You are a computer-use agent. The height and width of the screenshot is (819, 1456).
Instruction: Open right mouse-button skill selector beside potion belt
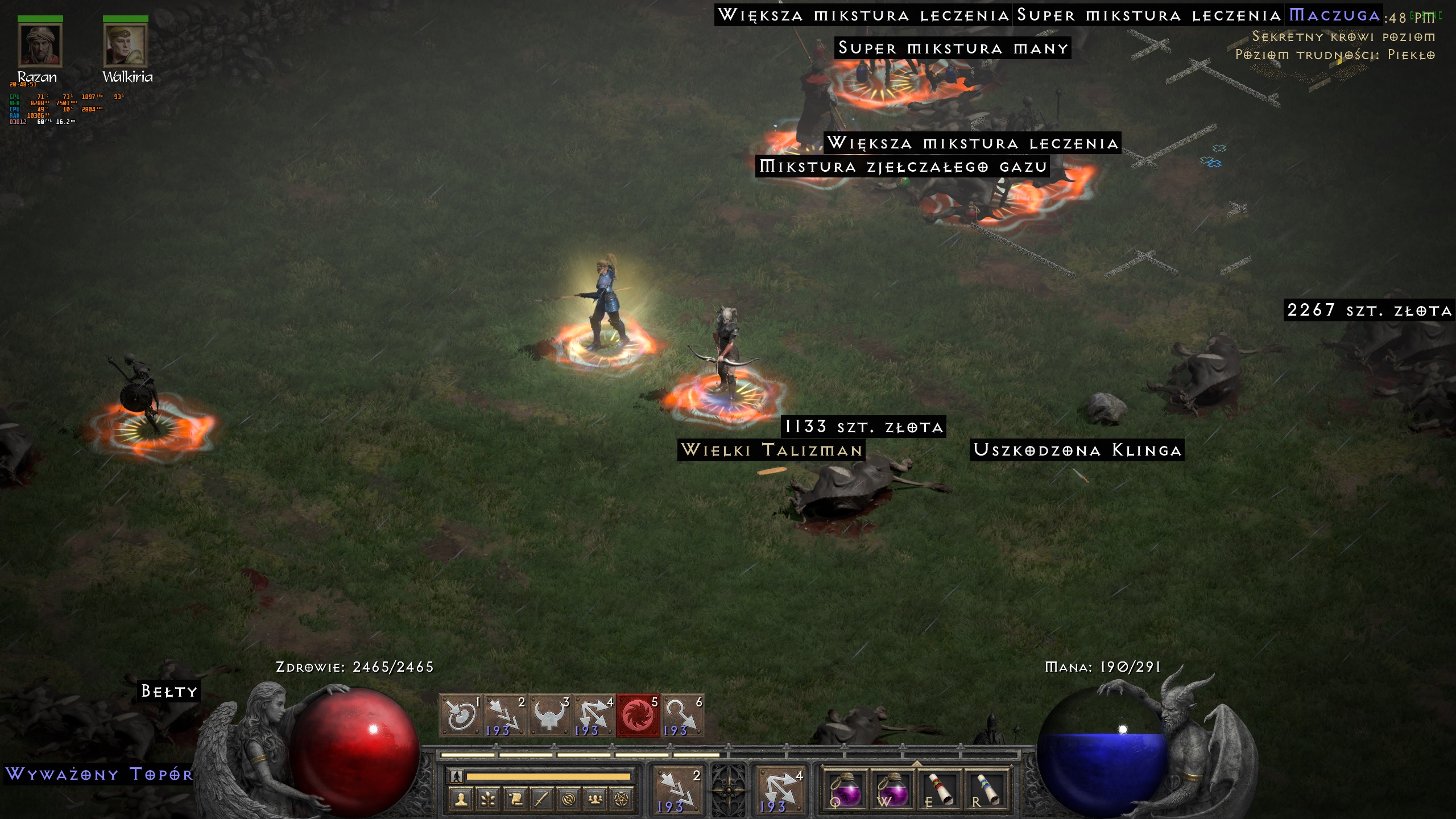click(x=779, y=791)
